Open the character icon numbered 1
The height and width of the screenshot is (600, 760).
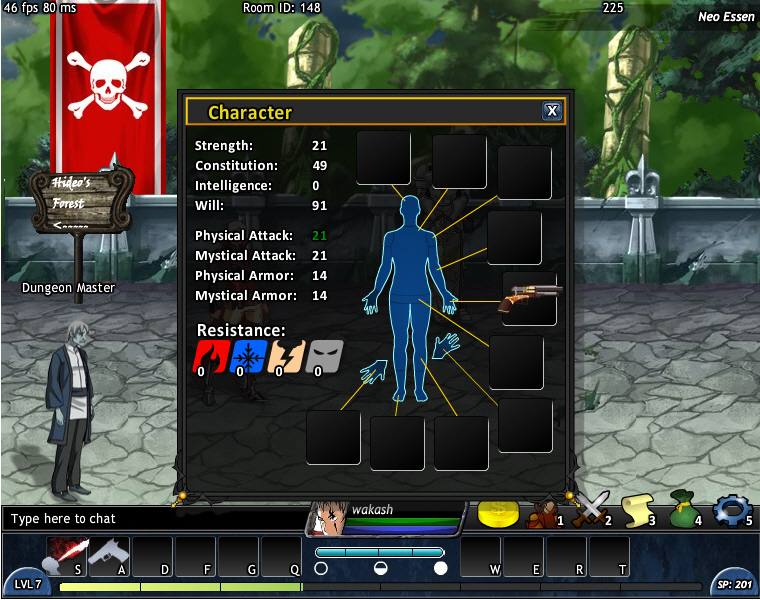pos(544,512)
